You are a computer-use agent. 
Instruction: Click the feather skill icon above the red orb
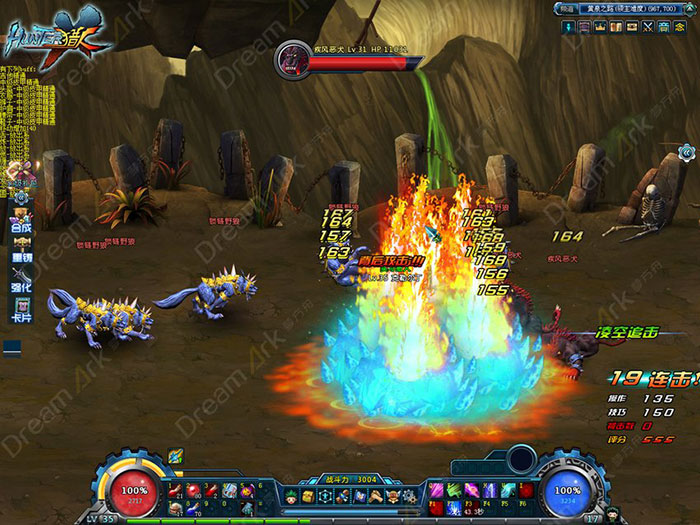pyautogui.click(x=176, y=457)
